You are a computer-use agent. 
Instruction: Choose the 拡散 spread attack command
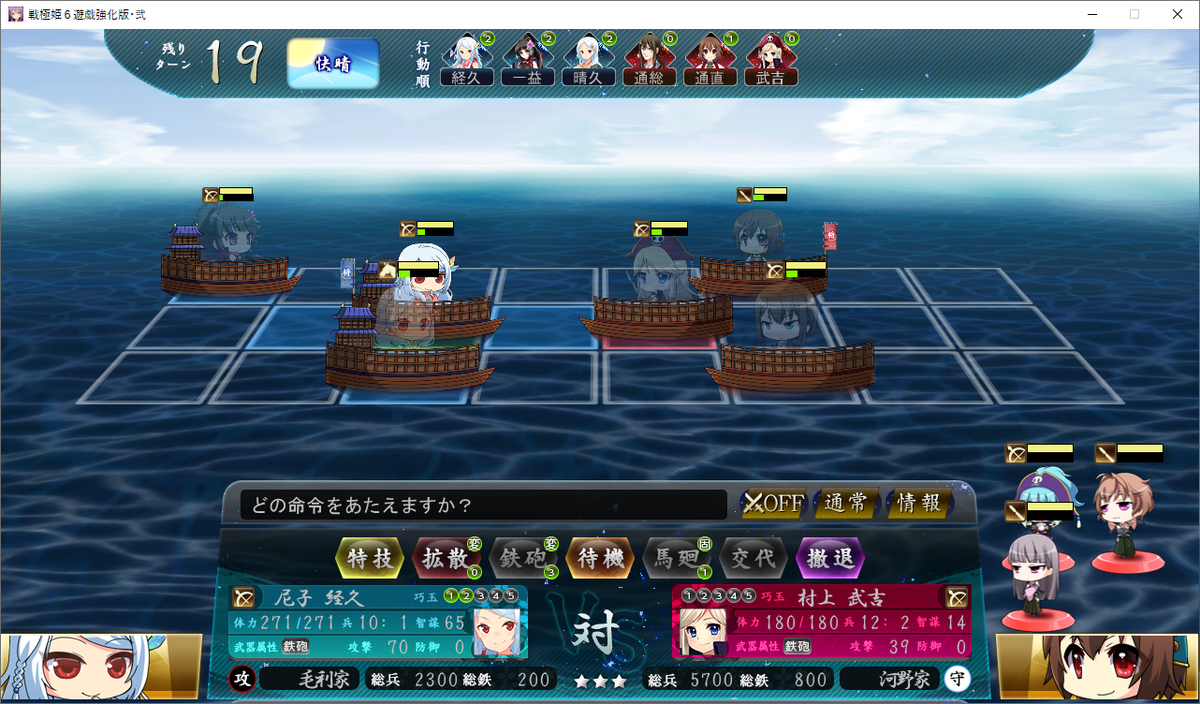[446, 558]
